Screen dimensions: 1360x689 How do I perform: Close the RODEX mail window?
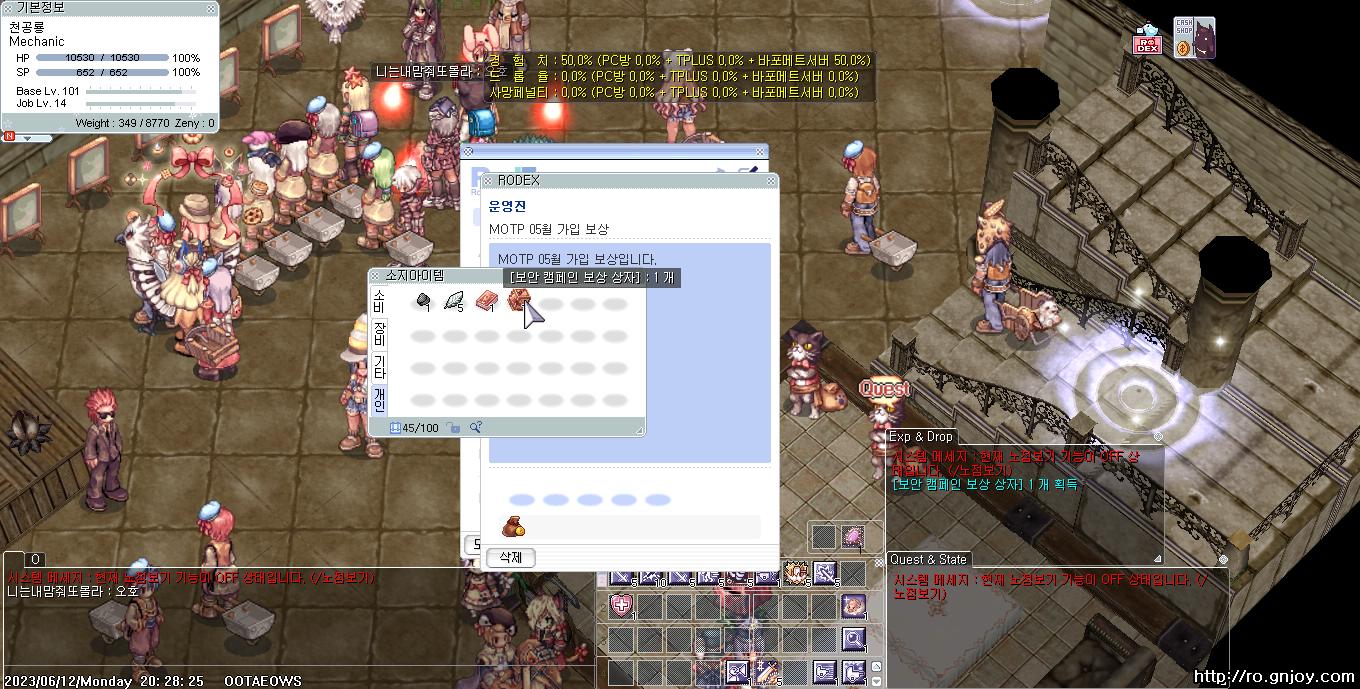coord(770,181)
